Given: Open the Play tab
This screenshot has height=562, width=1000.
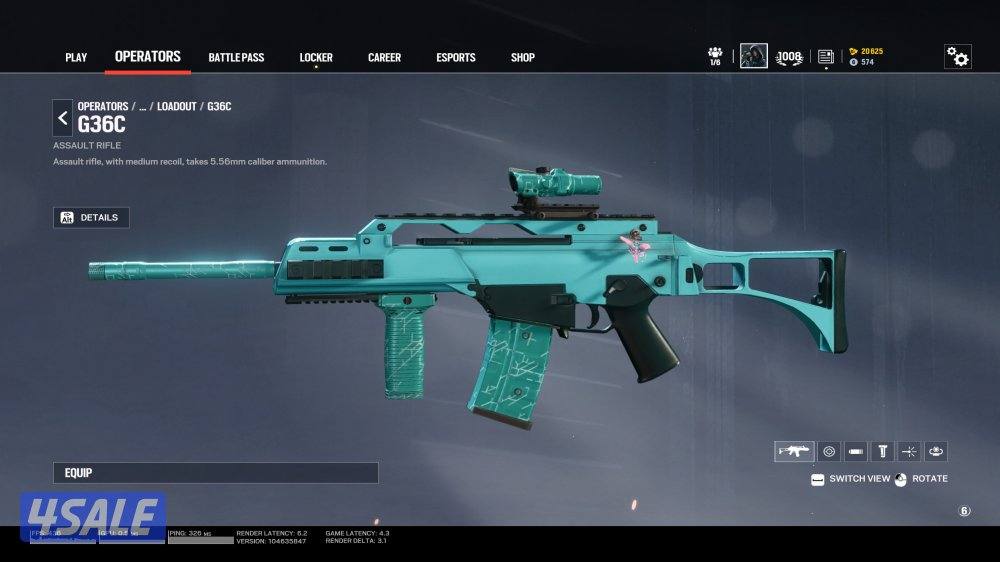Looking at the screenshot, I should click(x=76, y=58).
